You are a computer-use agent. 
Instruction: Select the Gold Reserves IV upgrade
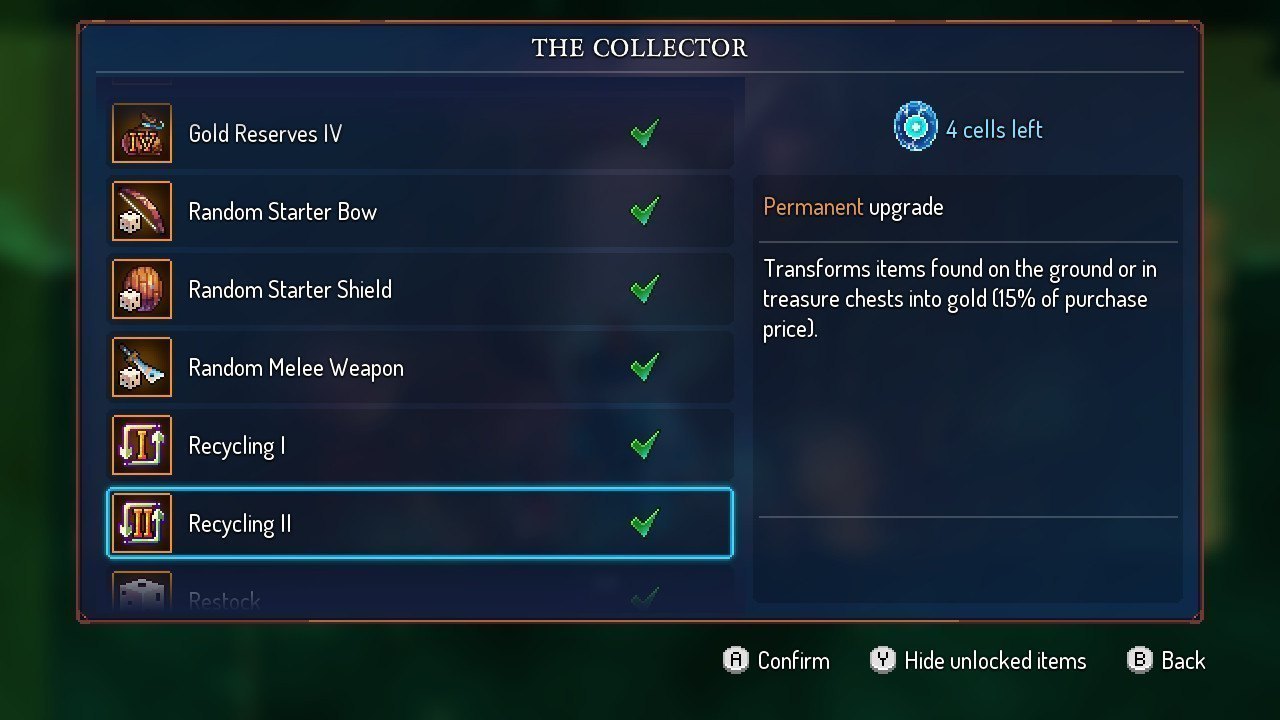[419, 134]
